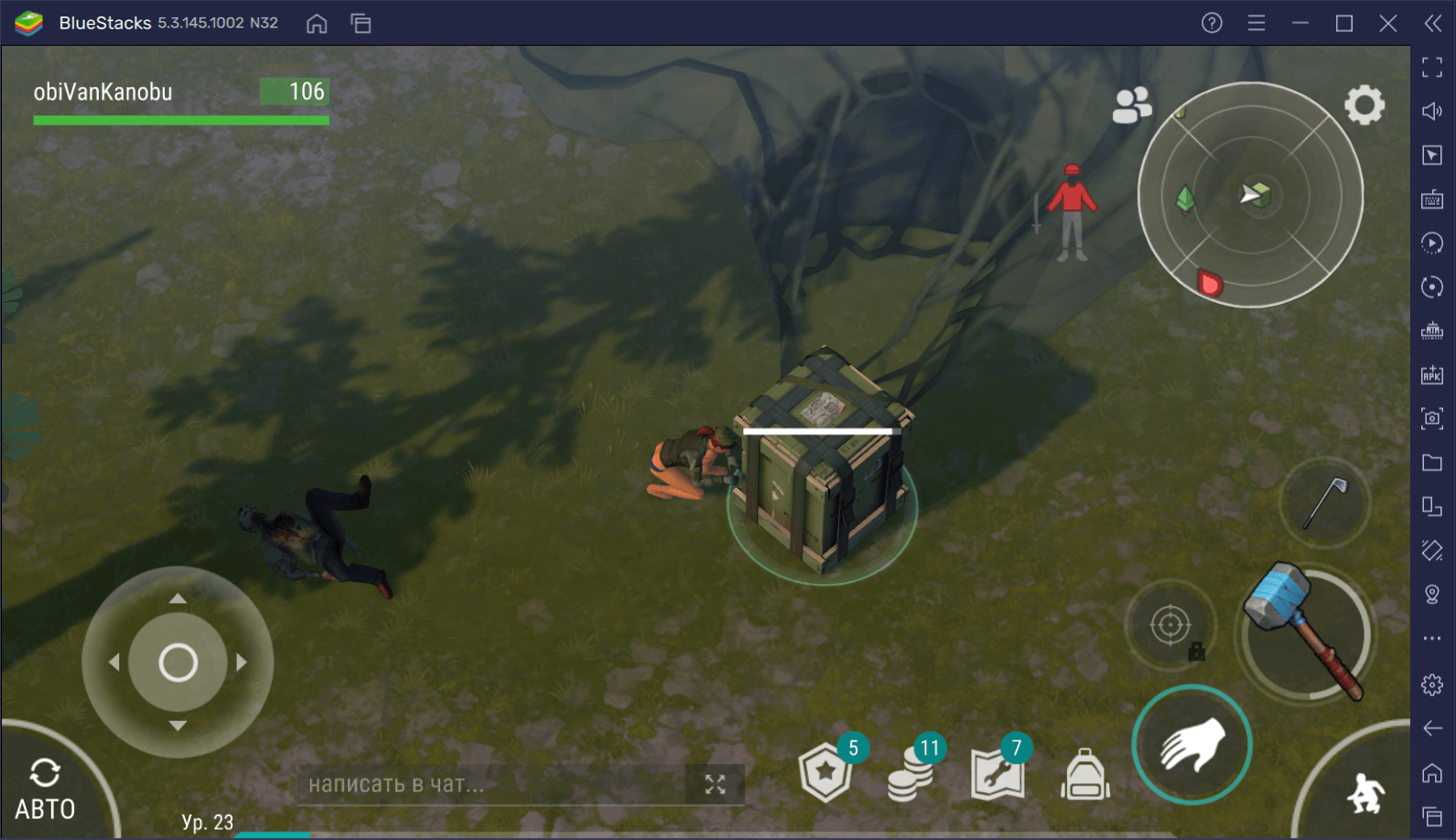Open the BlueStacks help button
Viewport: 1456px width, 840px height.
1212,23
